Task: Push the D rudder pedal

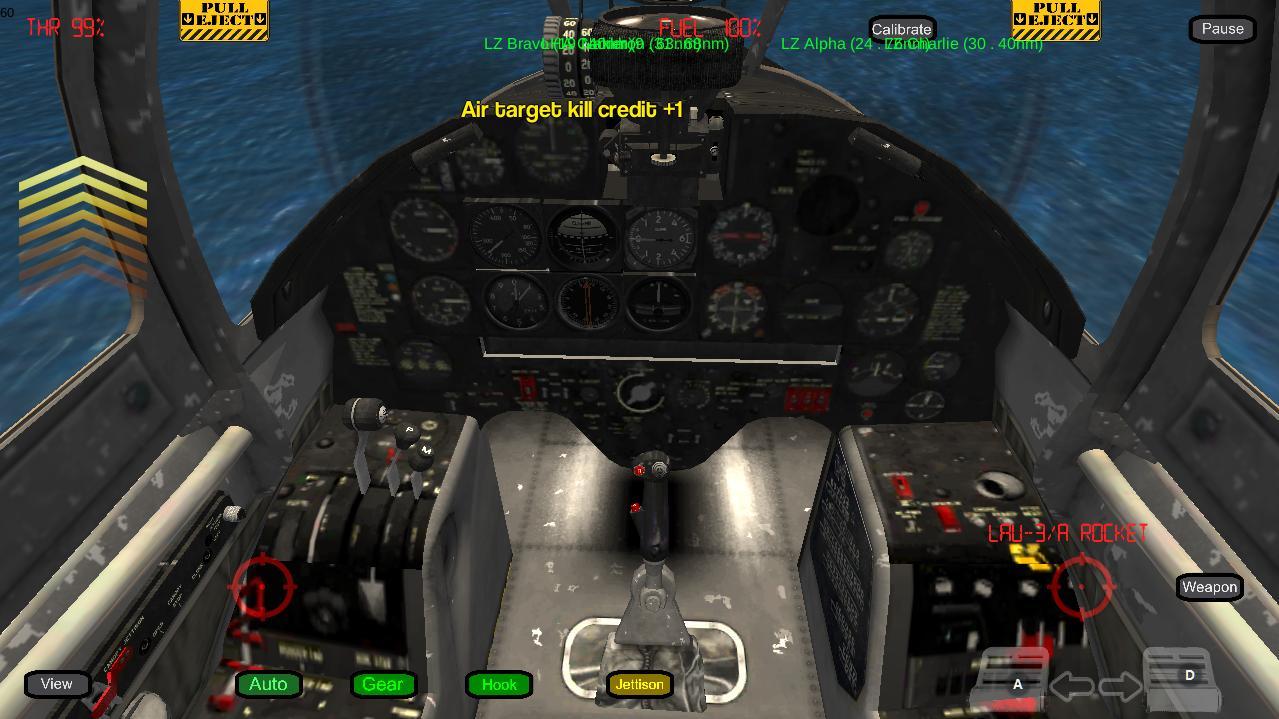Action: click(1185, 678)
